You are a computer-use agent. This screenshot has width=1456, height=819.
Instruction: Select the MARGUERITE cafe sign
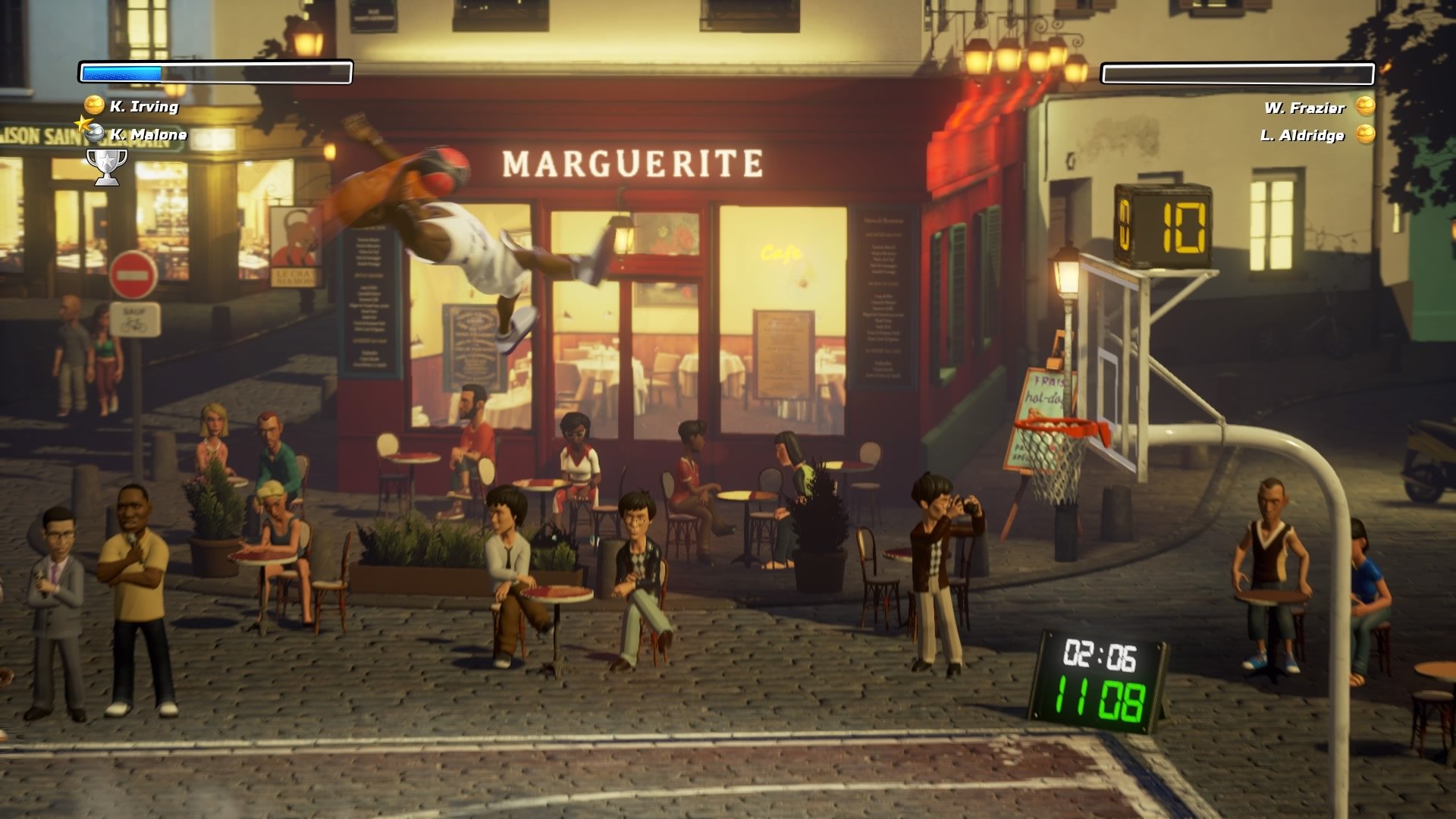[x=634, y=162]
